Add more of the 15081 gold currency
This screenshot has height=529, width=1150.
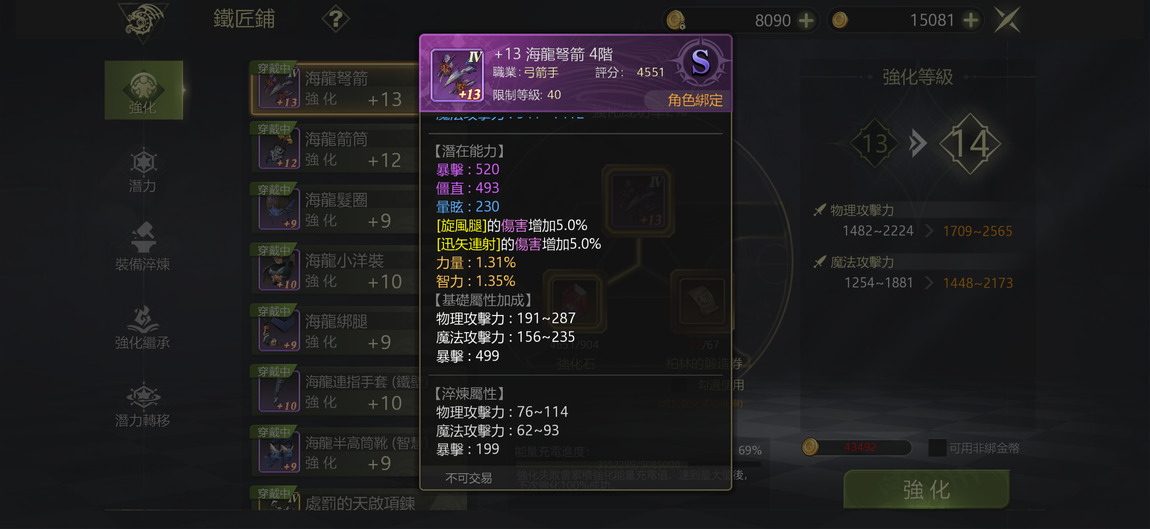[970, 20]
